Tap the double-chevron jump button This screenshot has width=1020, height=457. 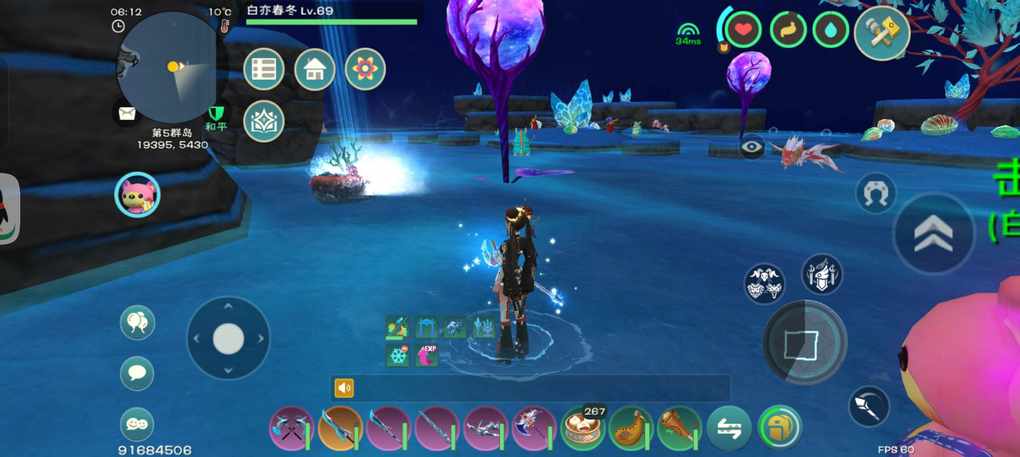click(933, 233)
